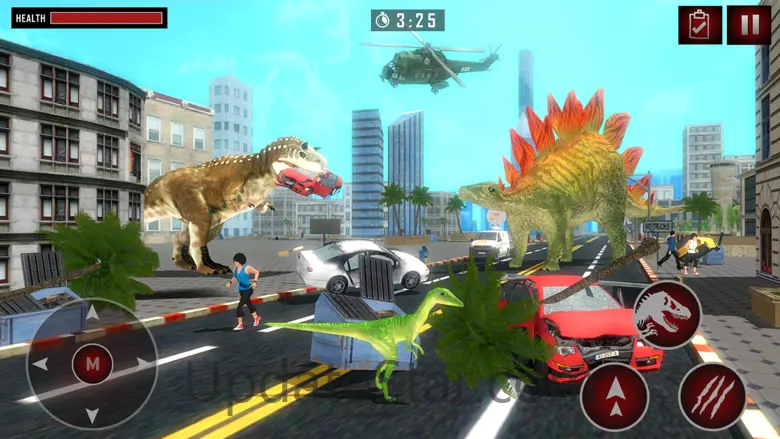Move backward with joystick down arrow

pyautogui.click(x=92, y=413)
